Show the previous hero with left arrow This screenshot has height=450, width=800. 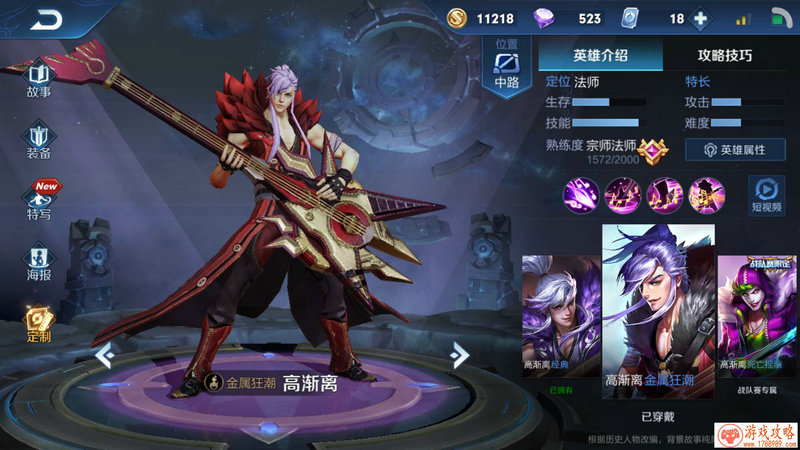point(103,354)
